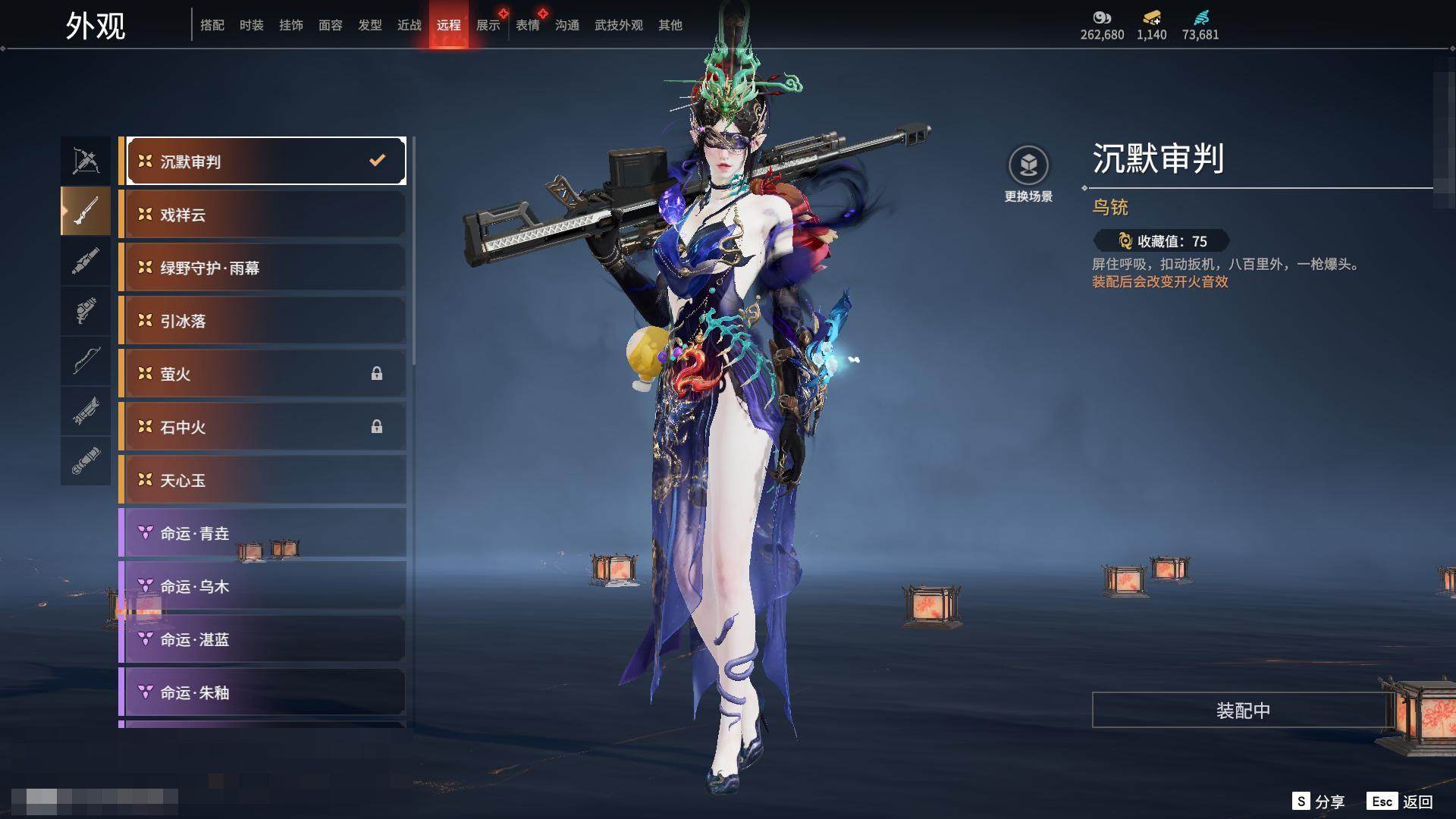The width and height of the screenshot is (1456, 819).
Task: Choose the 绿野守护·雨幕 skin
Action: coord(262,268)
